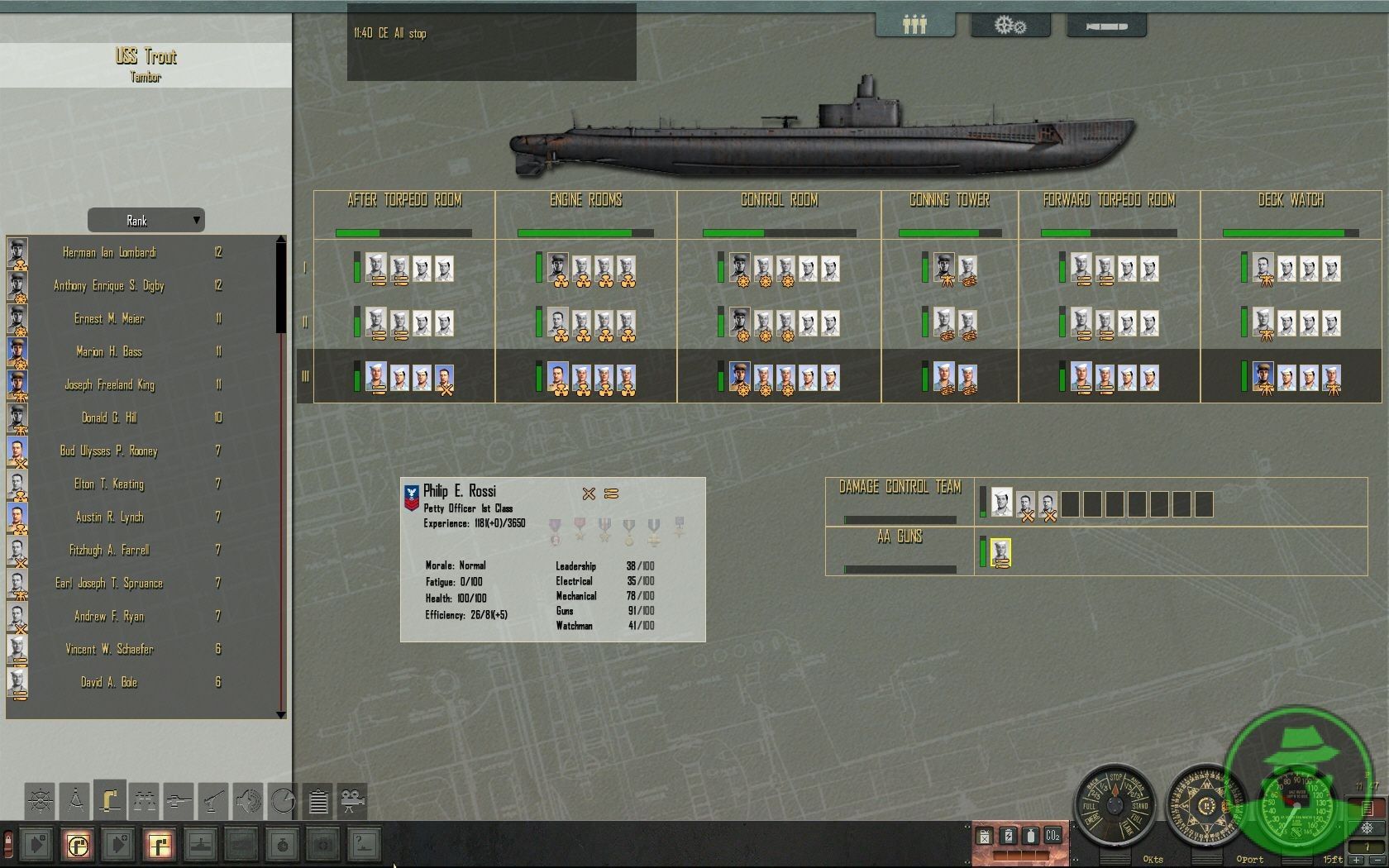
Task: Activate the film camera free view
Action: pyautogui.click(x=353, y=800)
